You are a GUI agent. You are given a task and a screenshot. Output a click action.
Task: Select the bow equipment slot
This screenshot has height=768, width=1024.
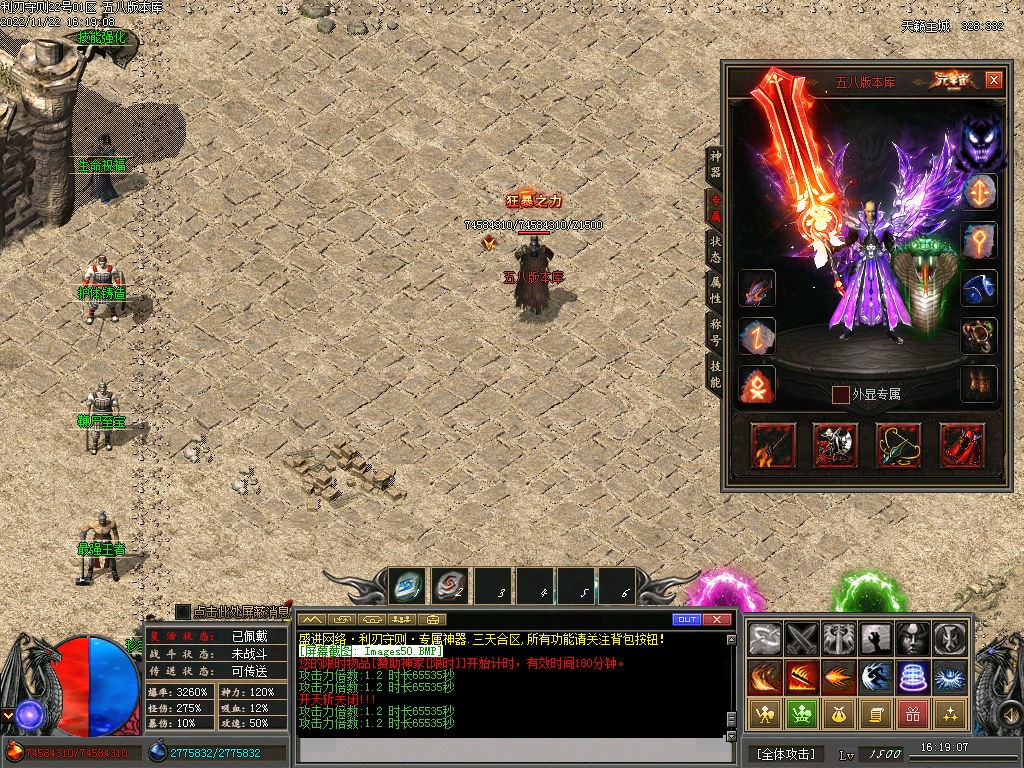click(x=898, y=445)
